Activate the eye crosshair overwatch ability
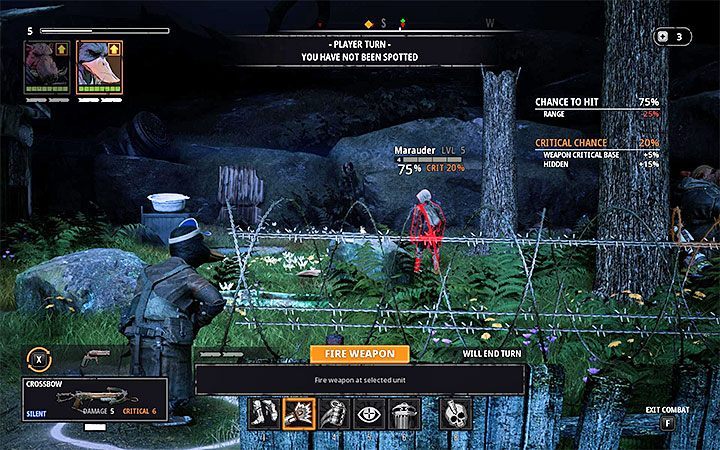 tap(369, 411)
